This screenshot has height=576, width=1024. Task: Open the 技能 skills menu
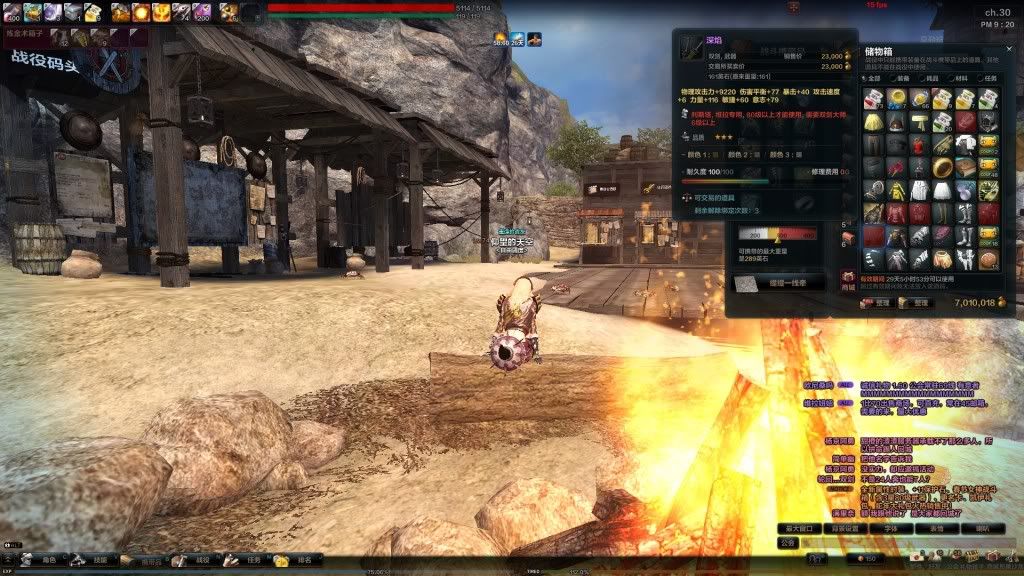95,561
